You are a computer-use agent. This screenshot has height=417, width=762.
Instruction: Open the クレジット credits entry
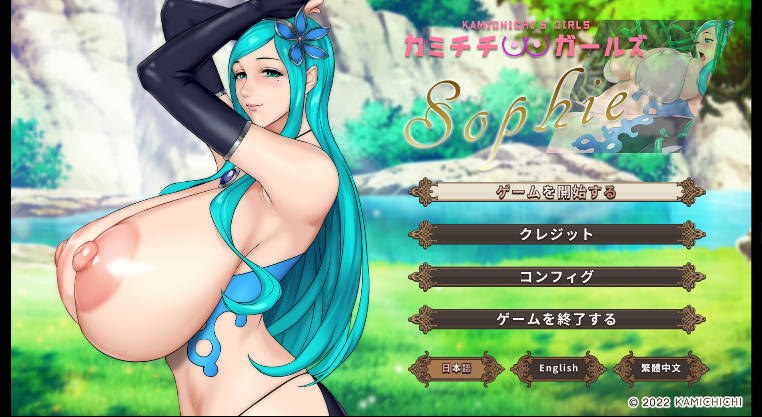tap(557, 234)
